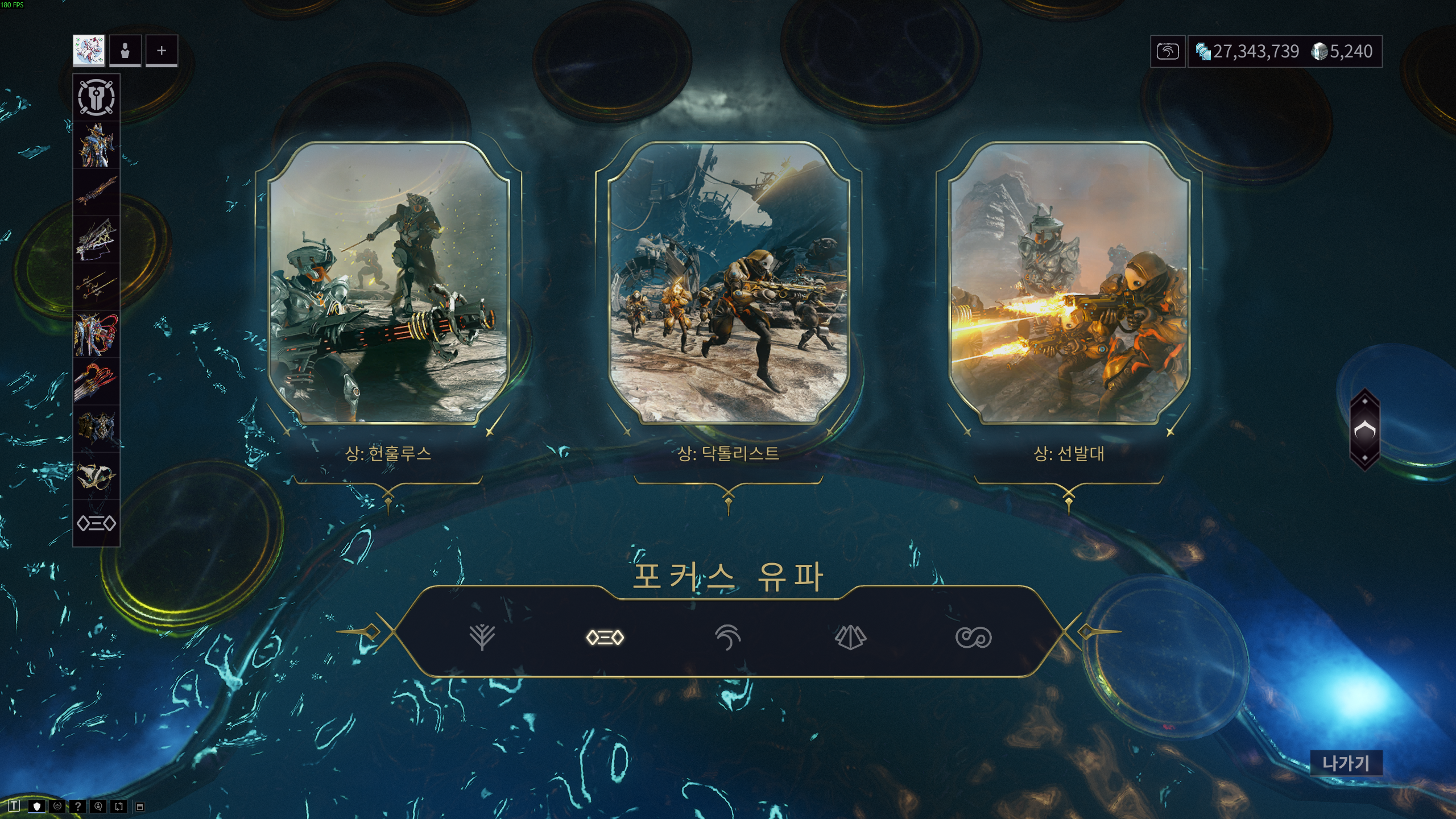This screenshot has width=1456, height=819.
Task: Switch to the operator silhouette tab top left
Action: (x=125, y=51)
